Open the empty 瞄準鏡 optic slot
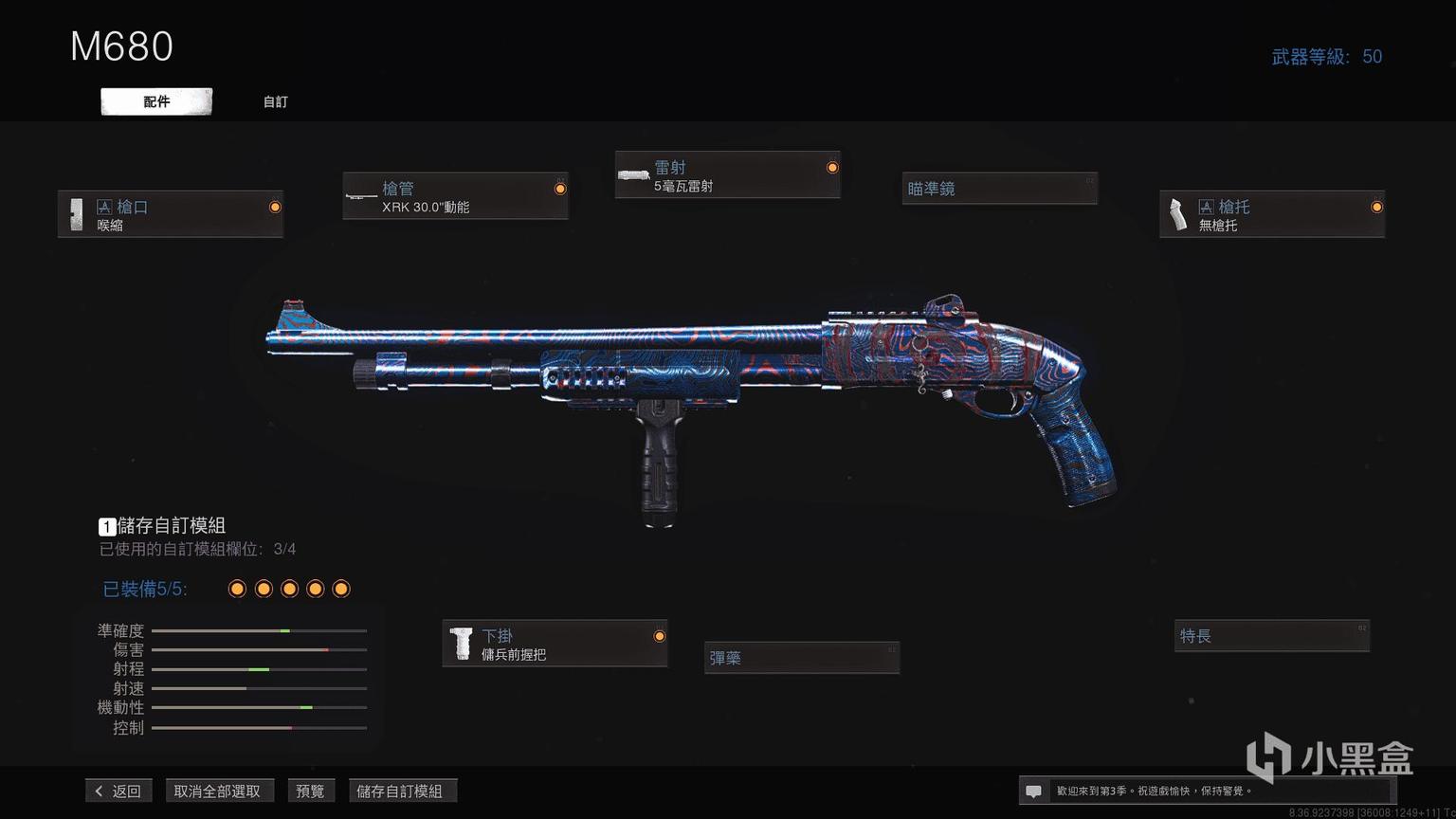This screenshot has height=819, width=1456. click(x=999, y=189)
